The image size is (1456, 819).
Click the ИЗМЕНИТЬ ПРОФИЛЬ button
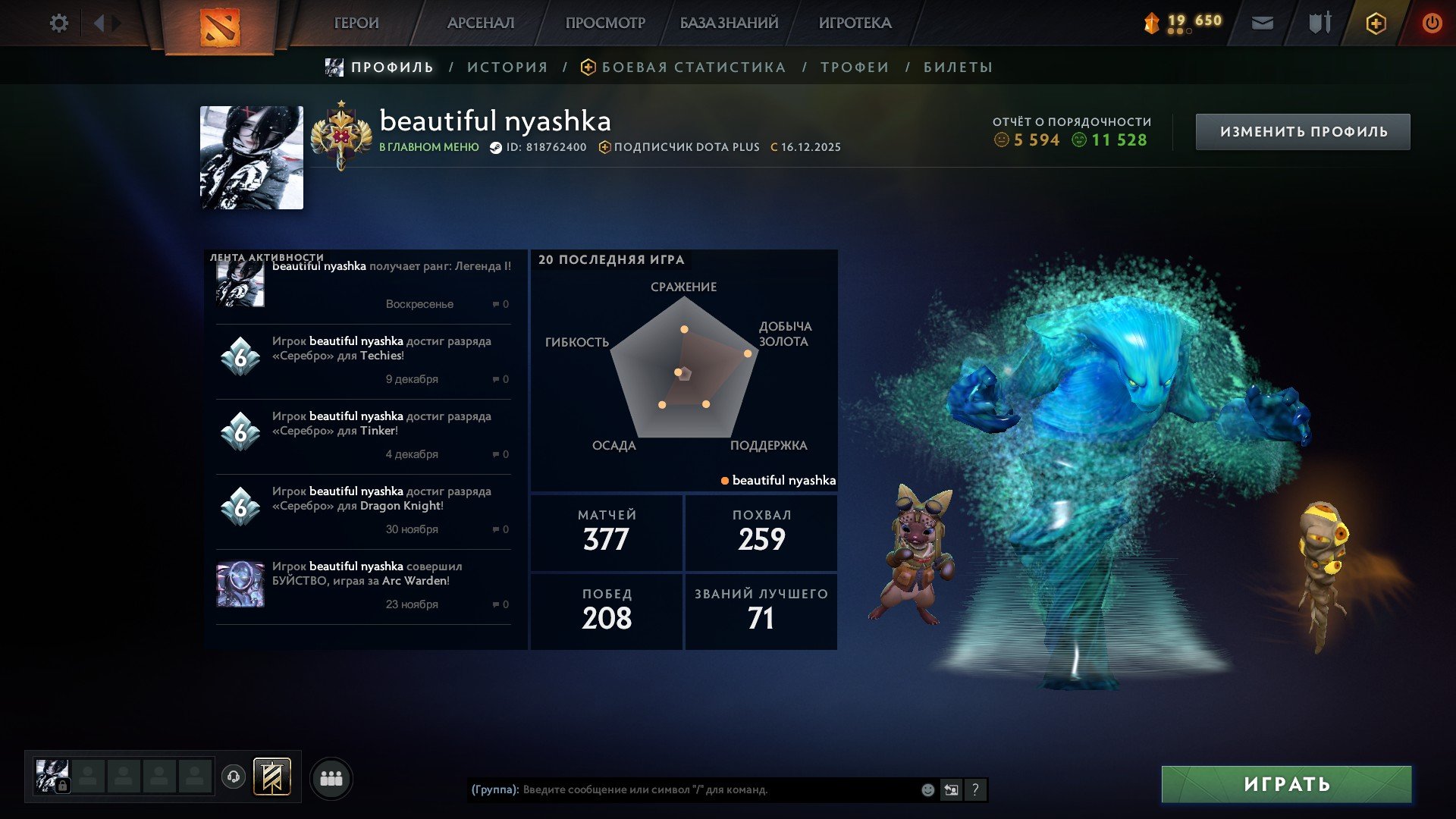pyautogui.click(x=1302, y=130)
